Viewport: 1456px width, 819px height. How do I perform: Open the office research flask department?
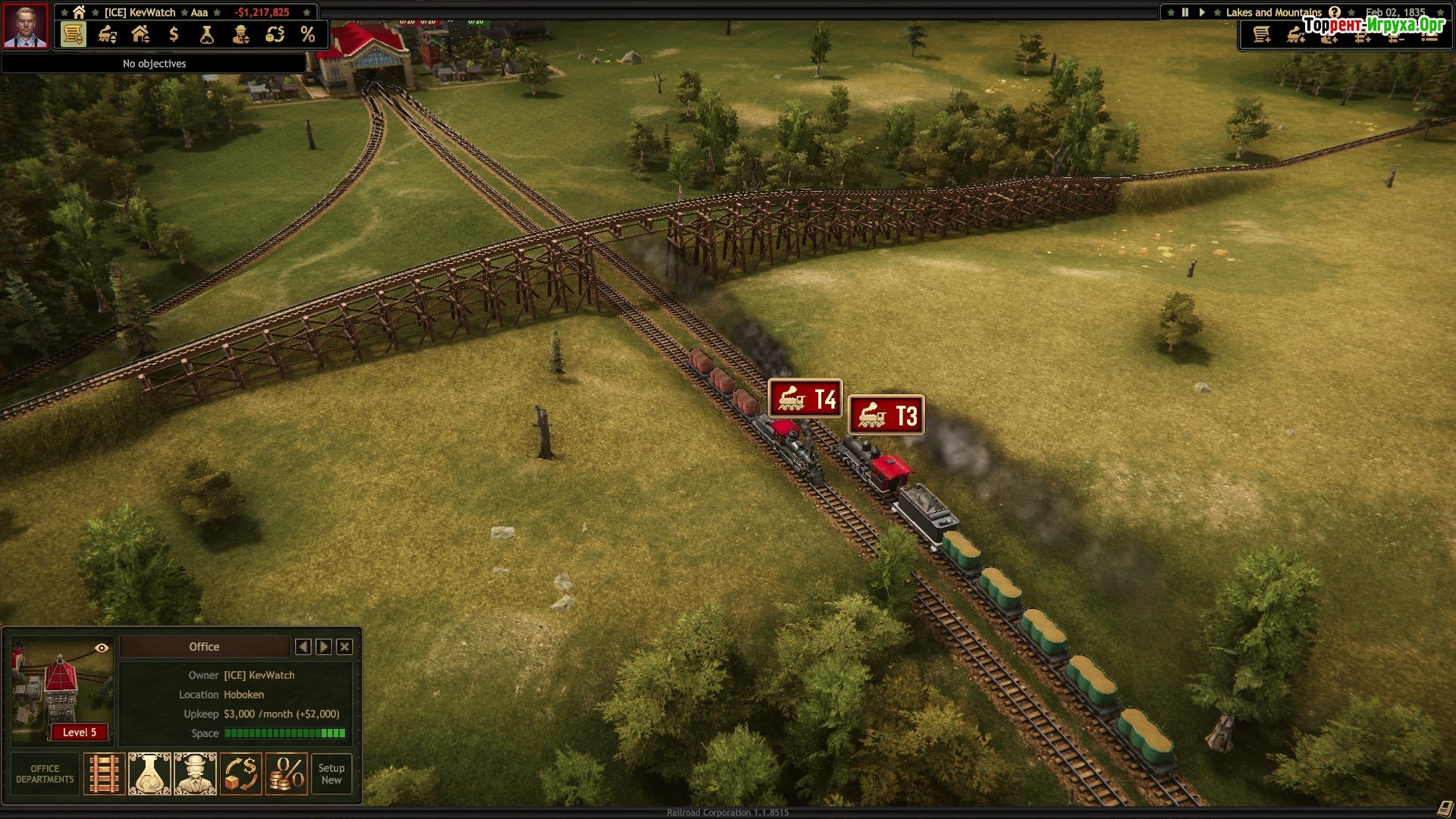[149, 773]
